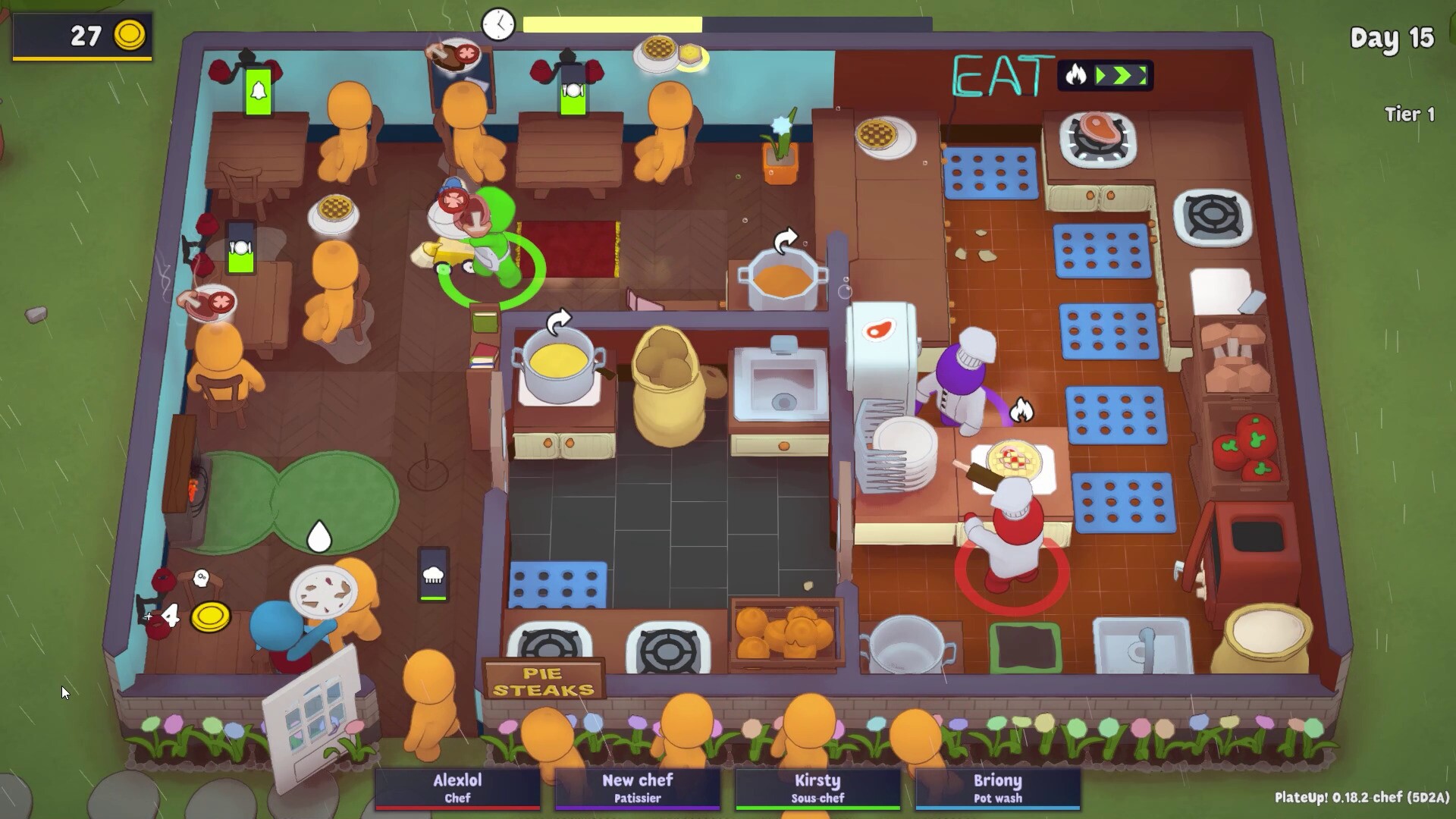Click the Day 15 counter
Screen dimensions: 1456x819
[1392, 39]
